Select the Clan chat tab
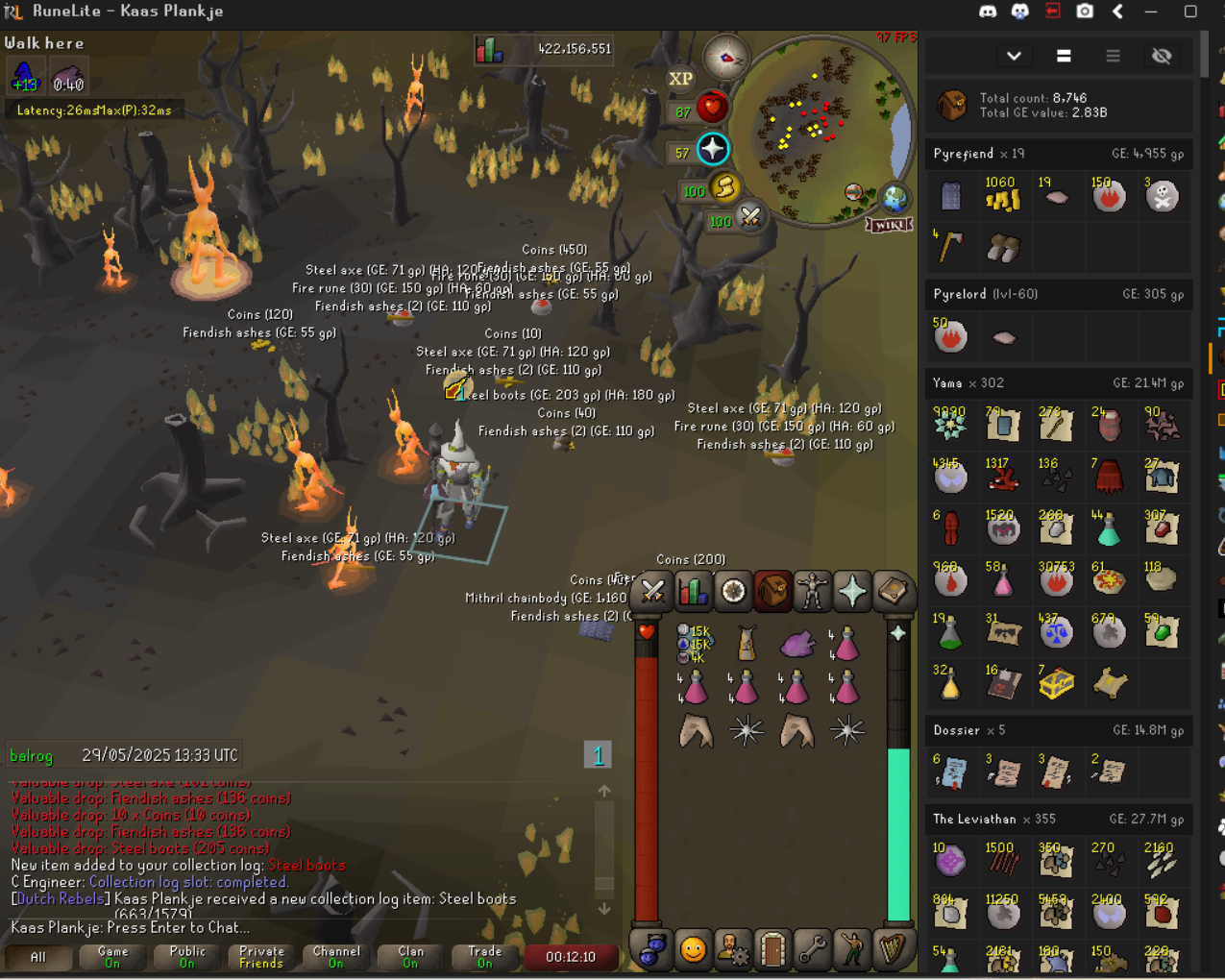Viewport: 1225px width, 980px height. point(410,957)
